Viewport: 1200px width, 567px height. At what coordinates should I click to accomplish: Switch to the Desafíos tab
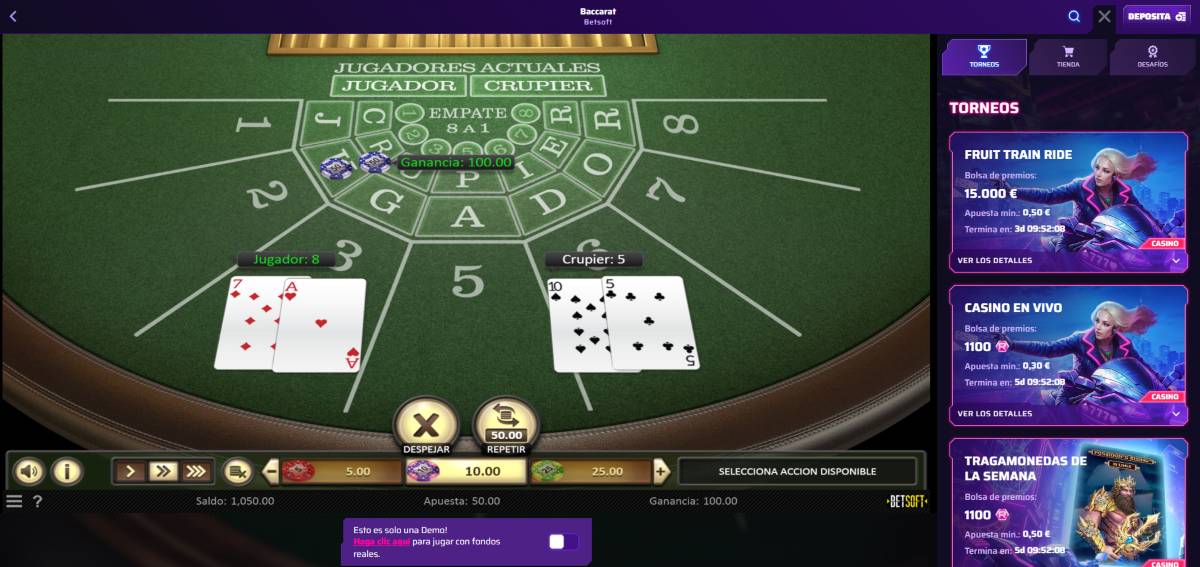(1152, 57)
